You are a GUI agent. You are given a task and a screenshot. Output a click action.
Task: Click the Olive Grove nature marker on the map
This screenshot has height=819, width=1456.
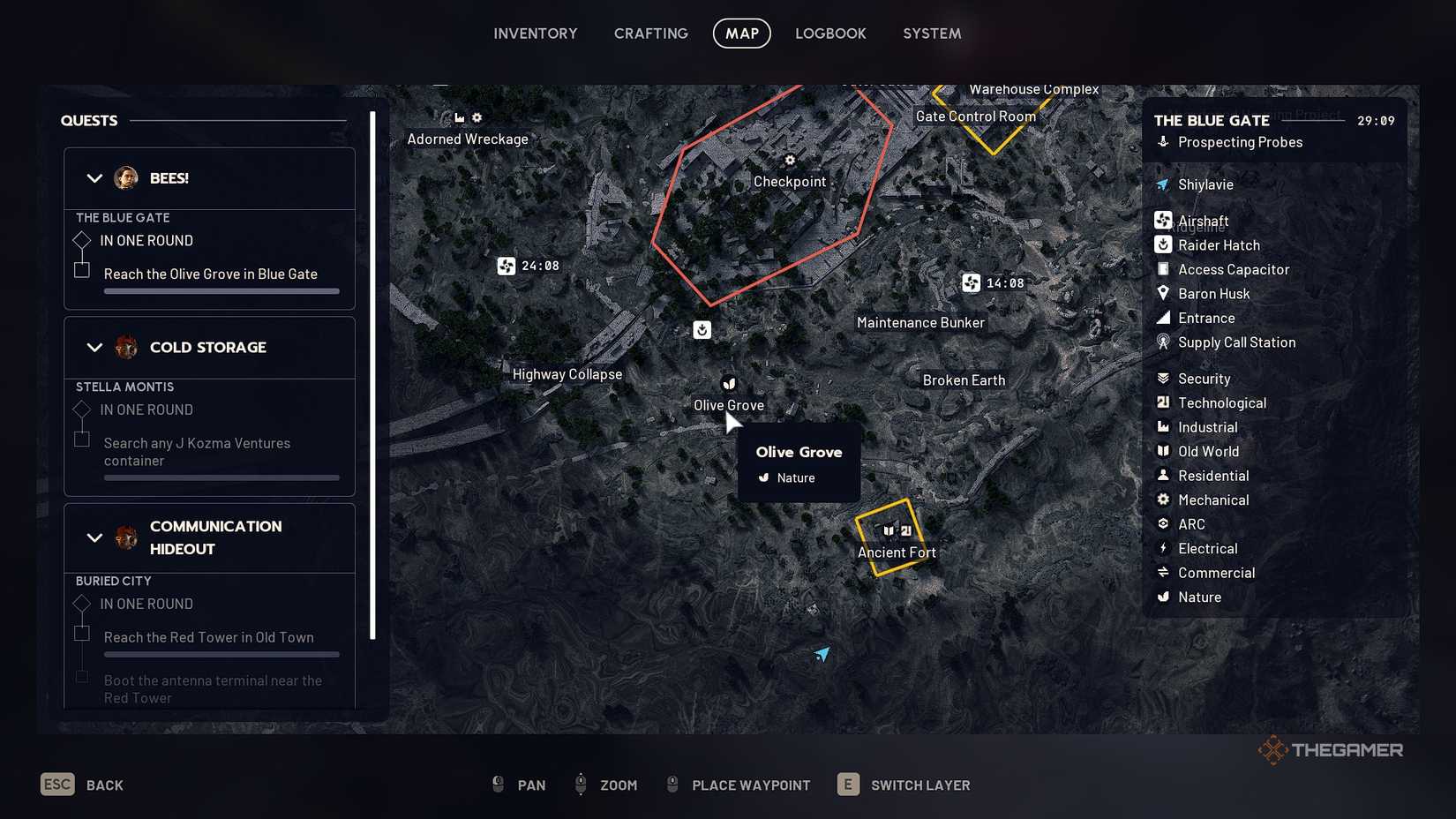point(727,384)
